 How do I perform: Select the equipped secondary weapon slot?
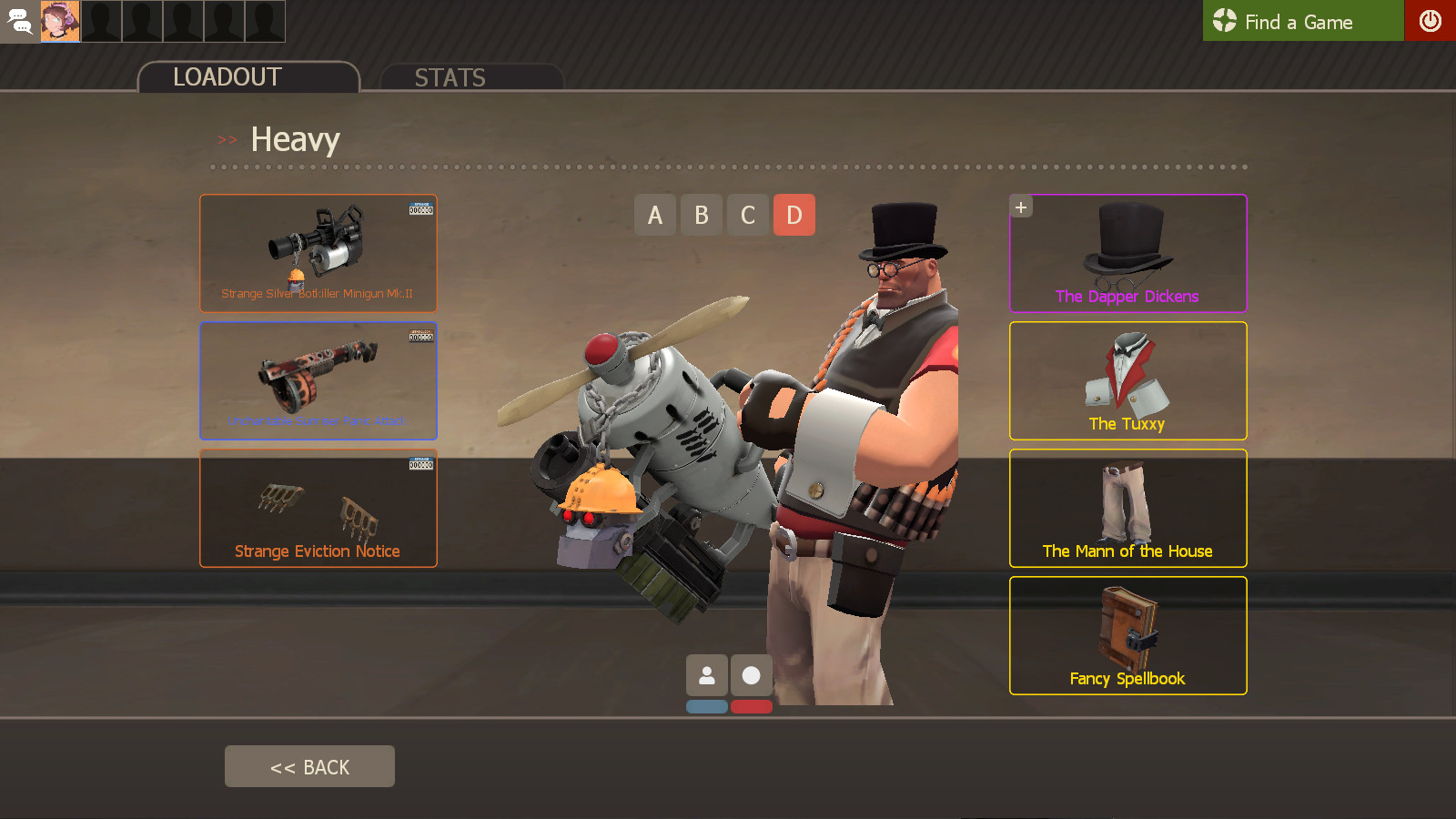(x=318, y=380)
